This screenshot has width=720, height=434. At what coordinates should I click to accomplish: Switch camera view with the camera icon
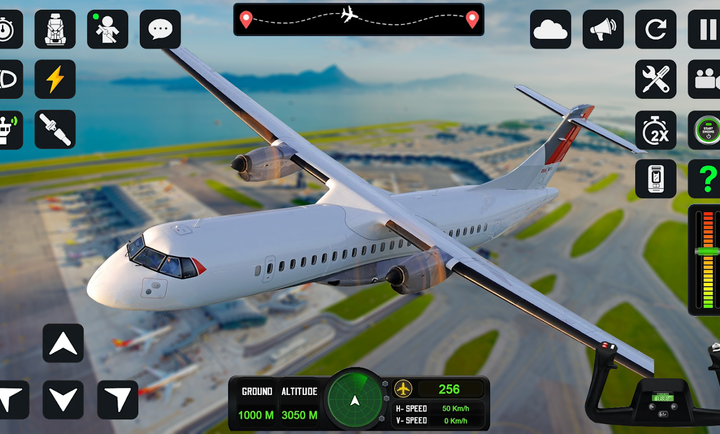706,79
